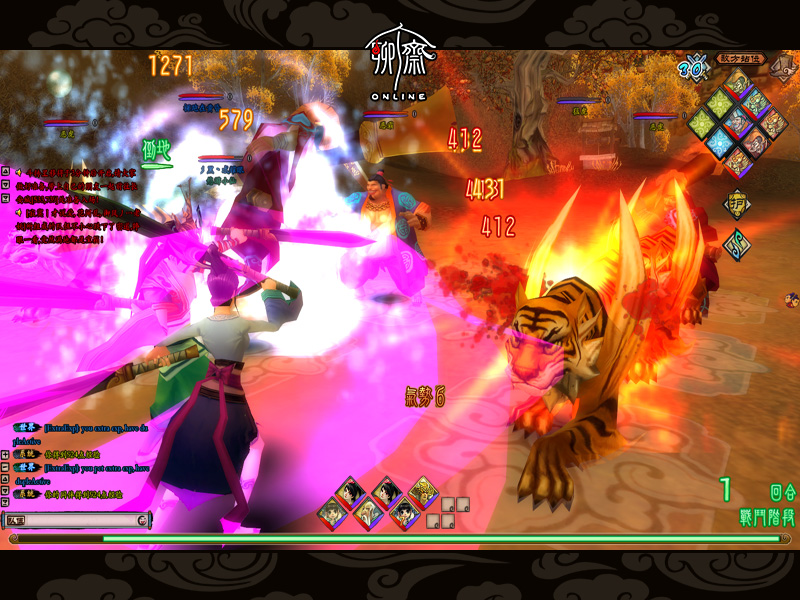Open the enemy formation label banner
800x600 pixels.
pos(739,58)
